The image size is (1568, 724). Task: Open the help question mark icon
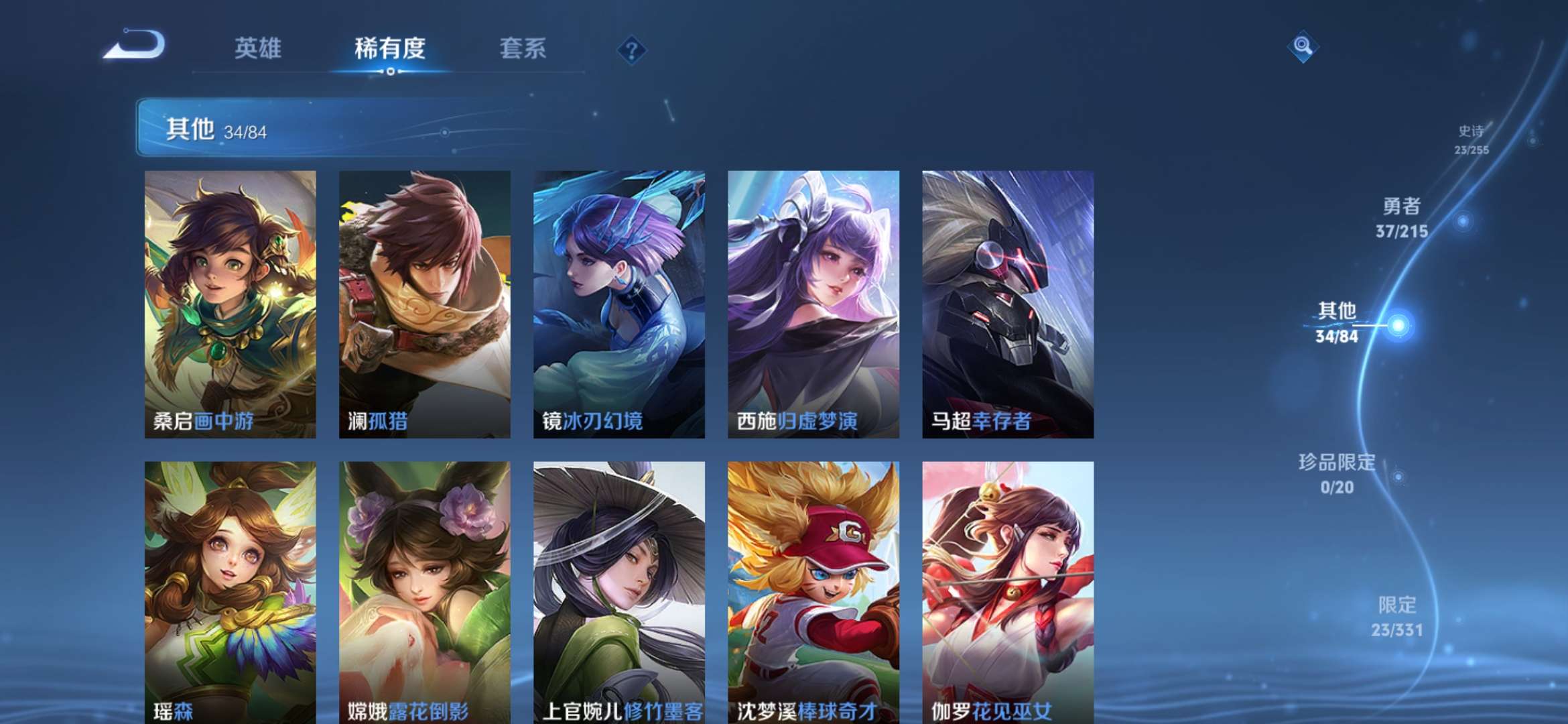[x=631, y=50]
